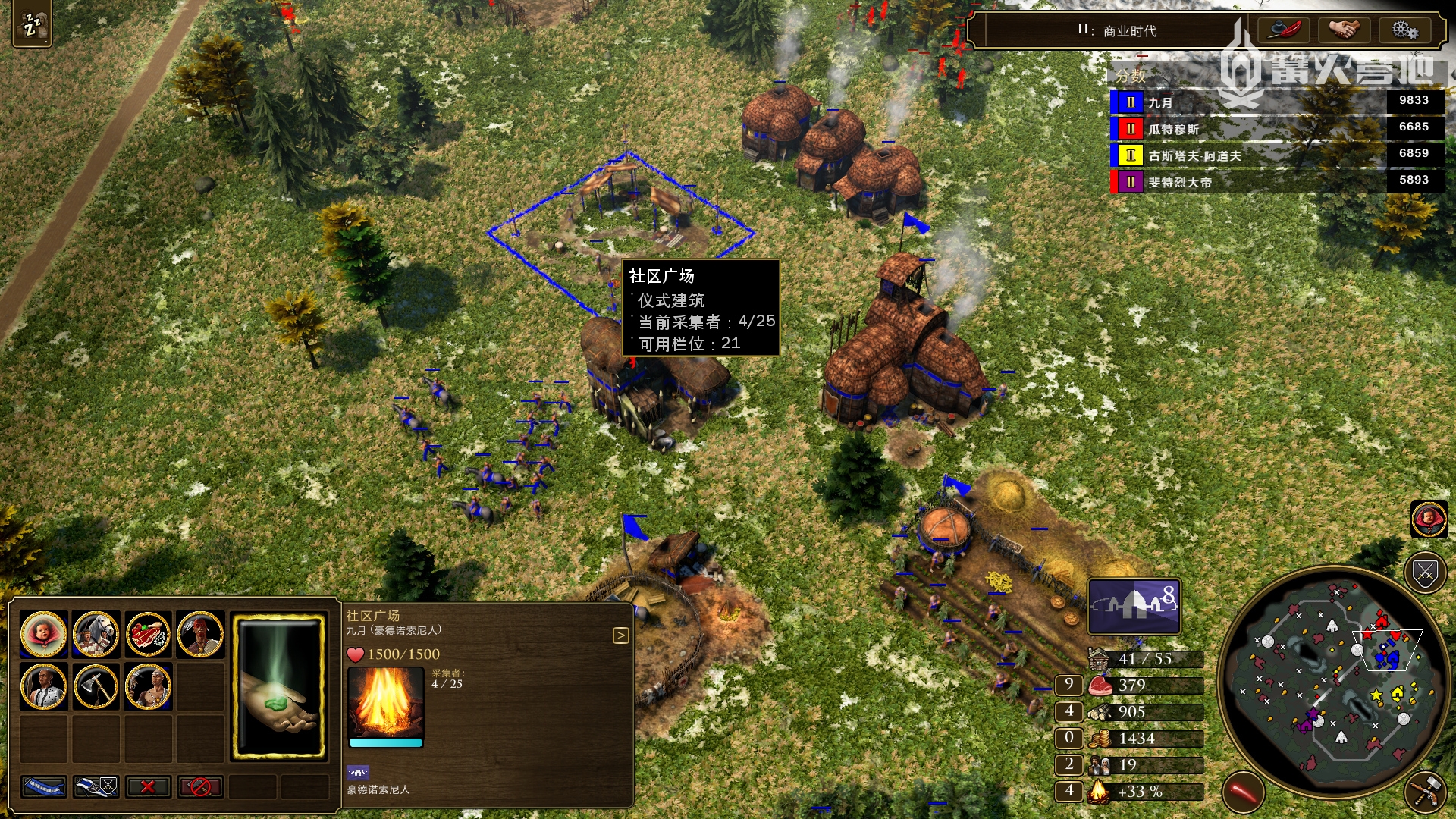Screen dimensions: 1456x819
Task: Select the tomahawk axe dance icon
Action: (96, 686)
